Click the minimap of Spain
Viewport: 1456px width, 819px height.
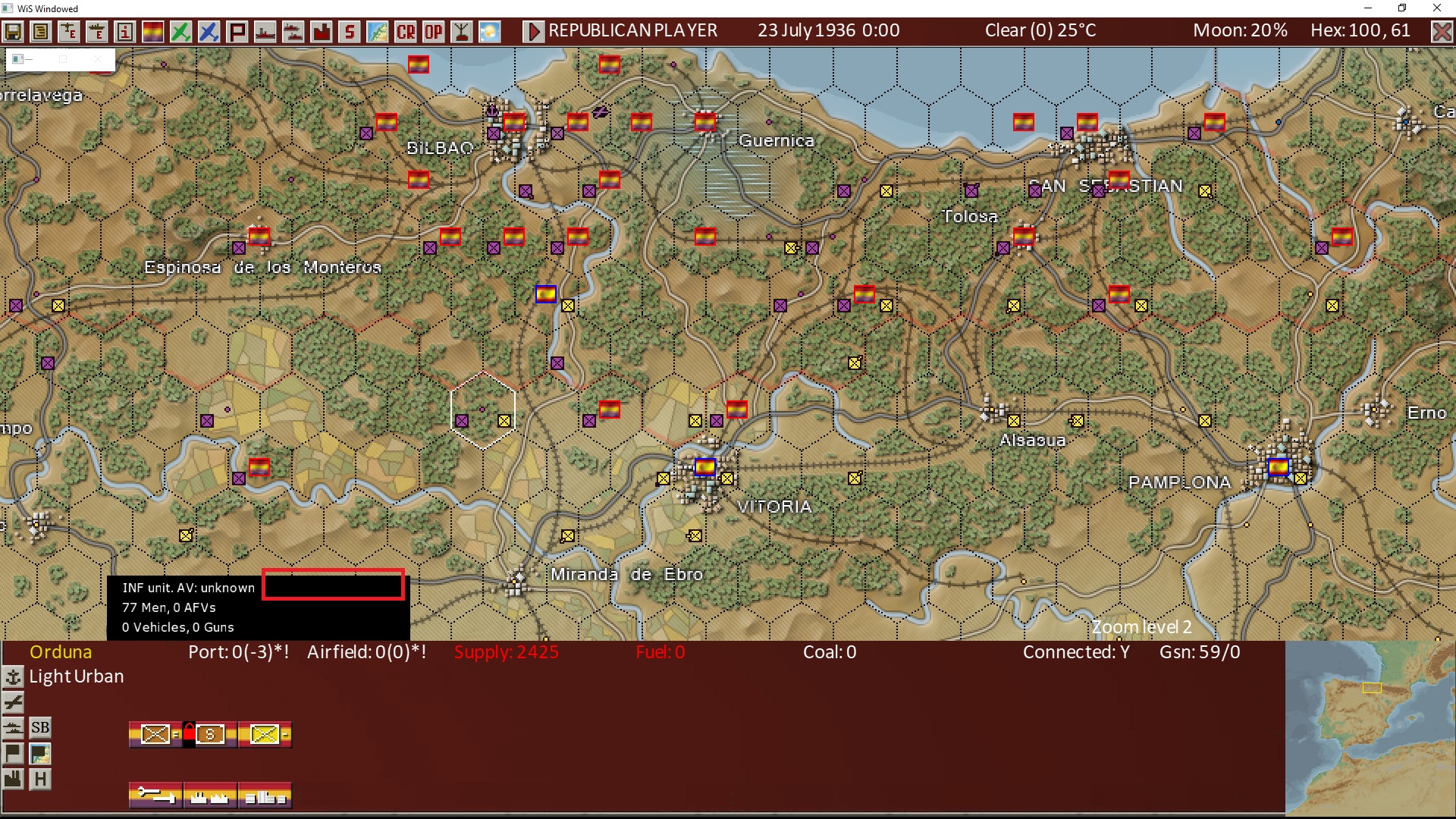tap(1373, 728)
